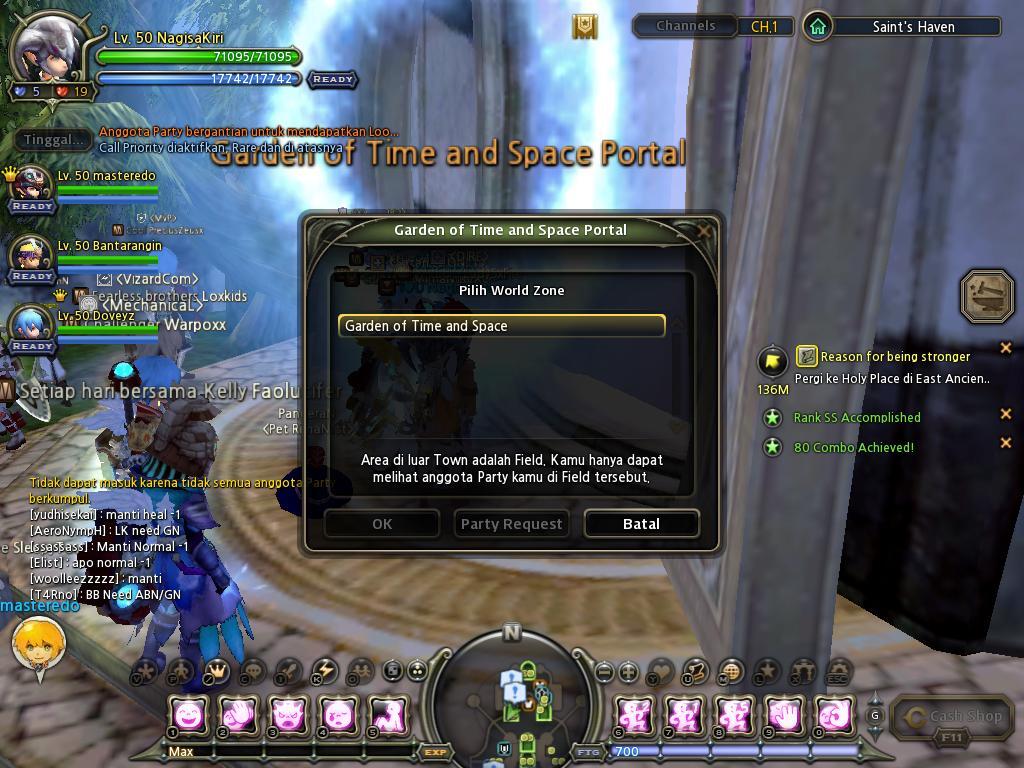The height and width of the screenshot is (768, 1024).
Task: Close the Garden of Time and Space Portal dialog
Action: pos(704,231)
